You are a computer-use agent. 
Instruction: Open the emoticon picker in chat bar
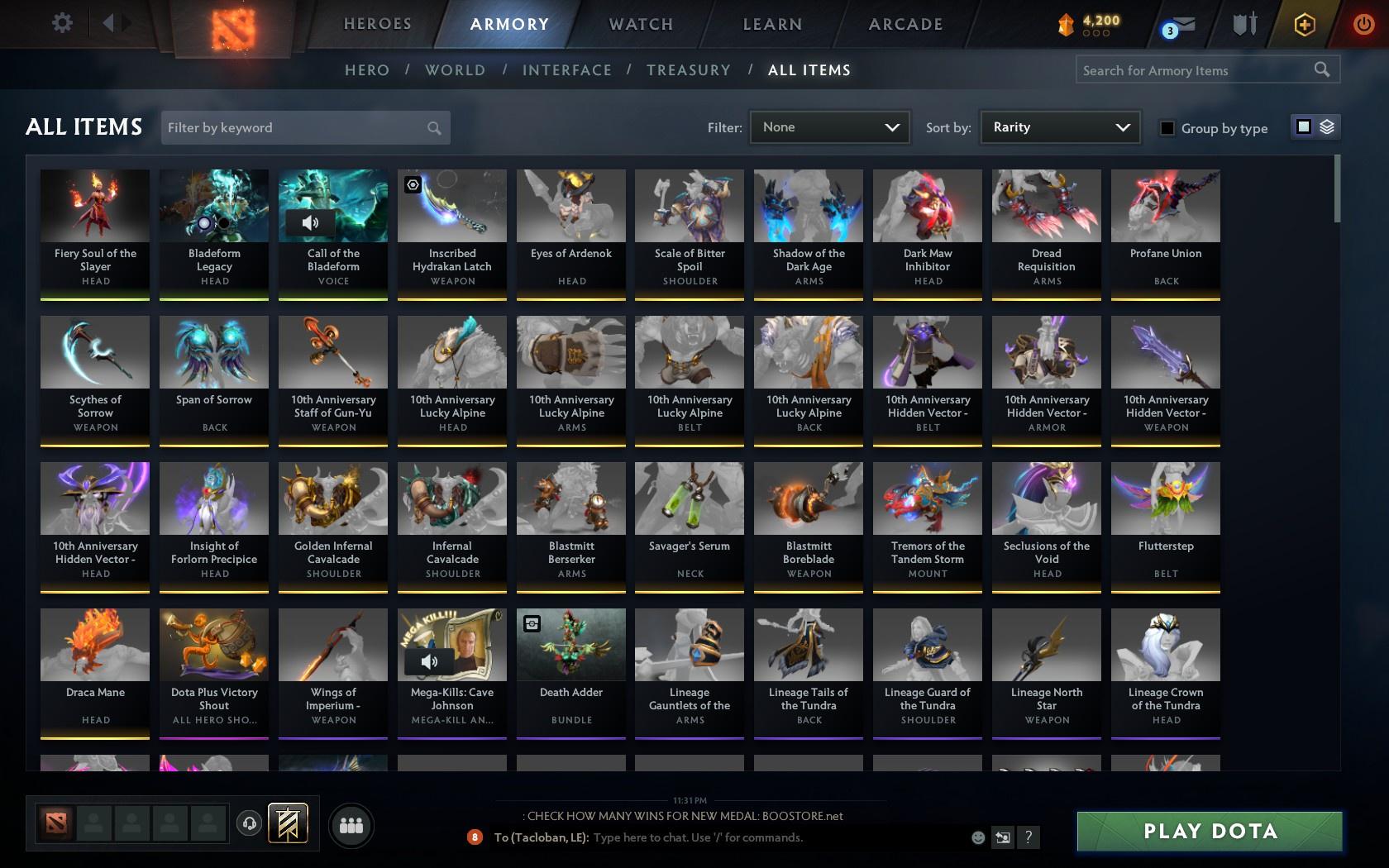click(978, 837)
